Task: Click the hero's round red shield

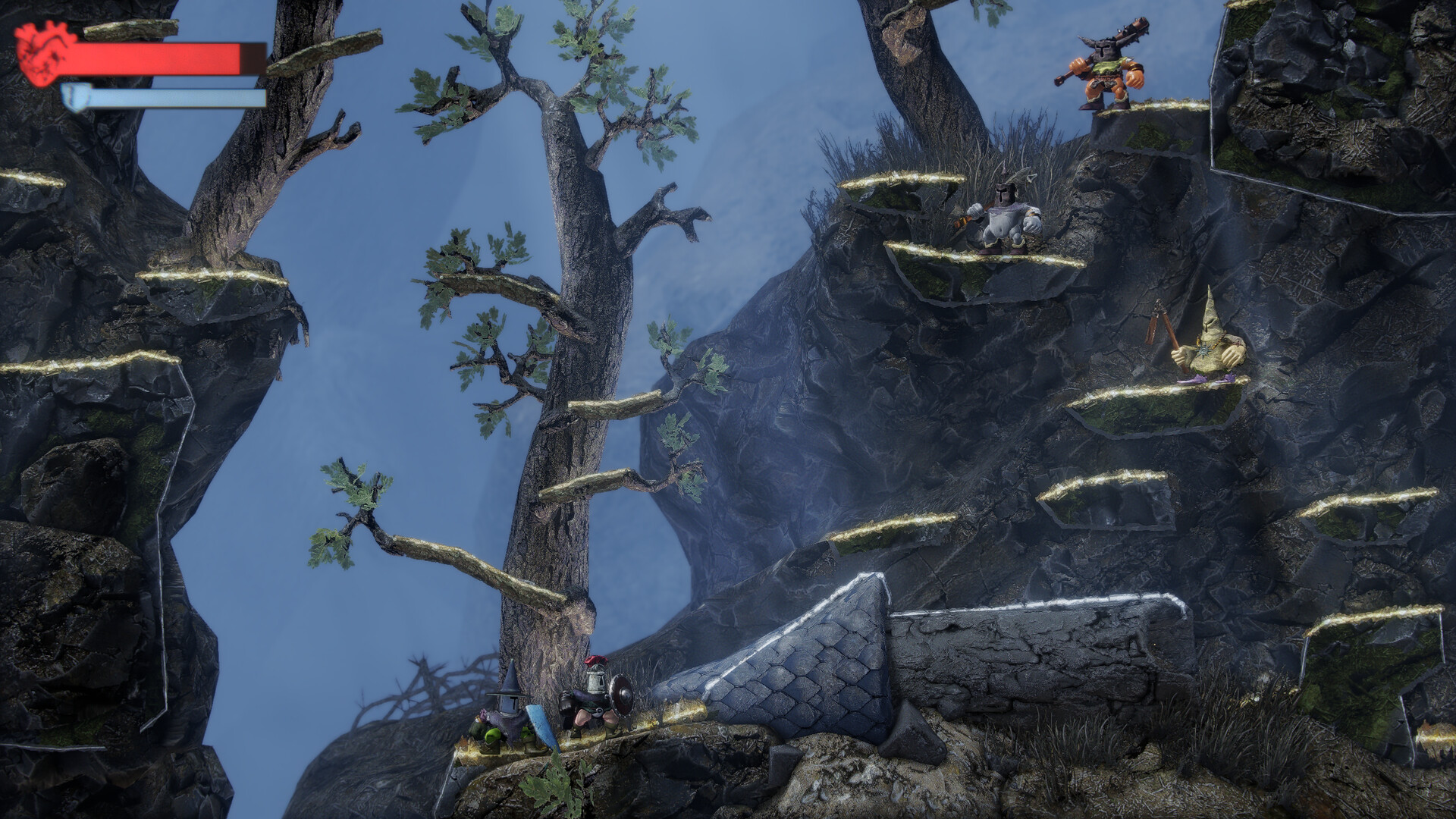Action: pos(620,696)
